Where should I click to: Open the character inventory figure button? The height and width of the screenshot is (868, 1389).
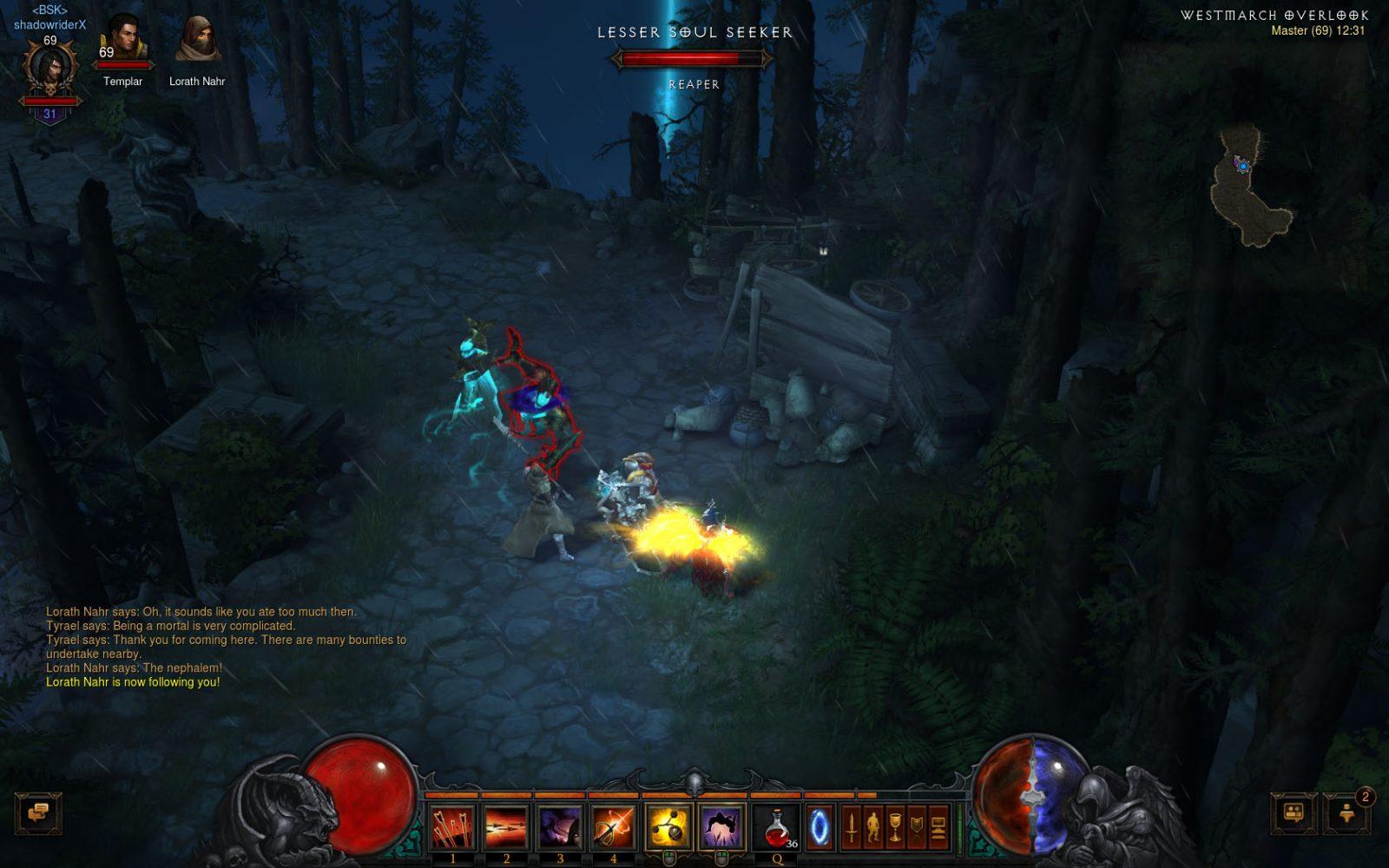(873, 825)
